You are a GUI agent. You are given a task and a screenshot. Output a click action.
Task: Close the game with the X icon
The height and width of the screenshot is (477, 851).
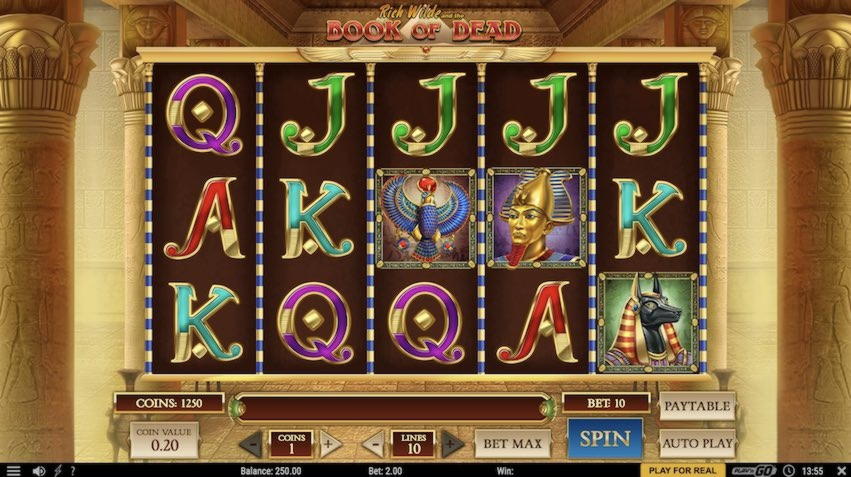pyautogui.click(x=838, y=470)
